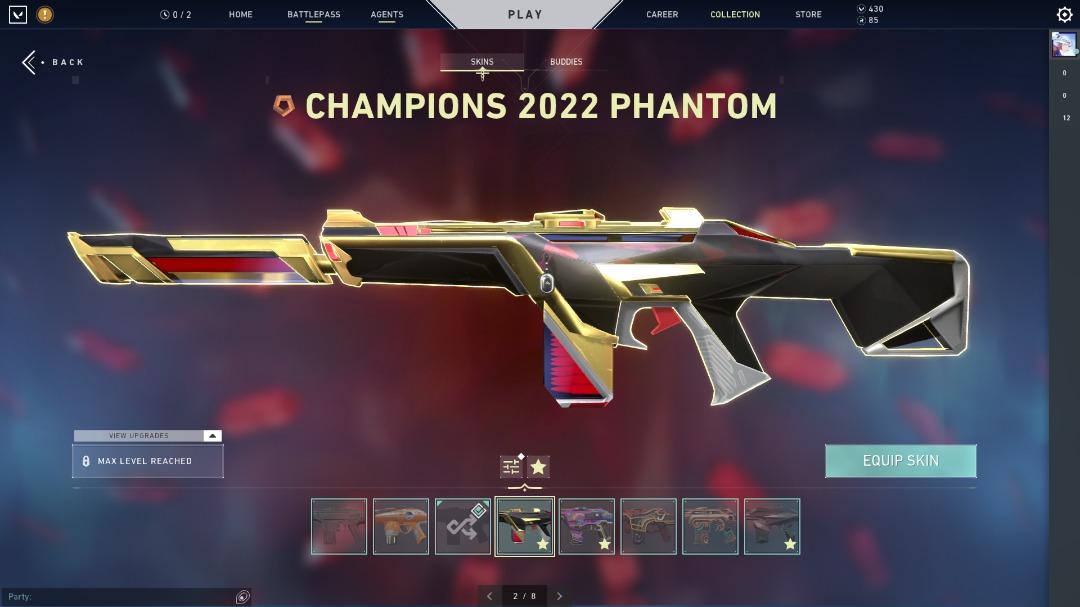Open the Home page

(240, 15)
